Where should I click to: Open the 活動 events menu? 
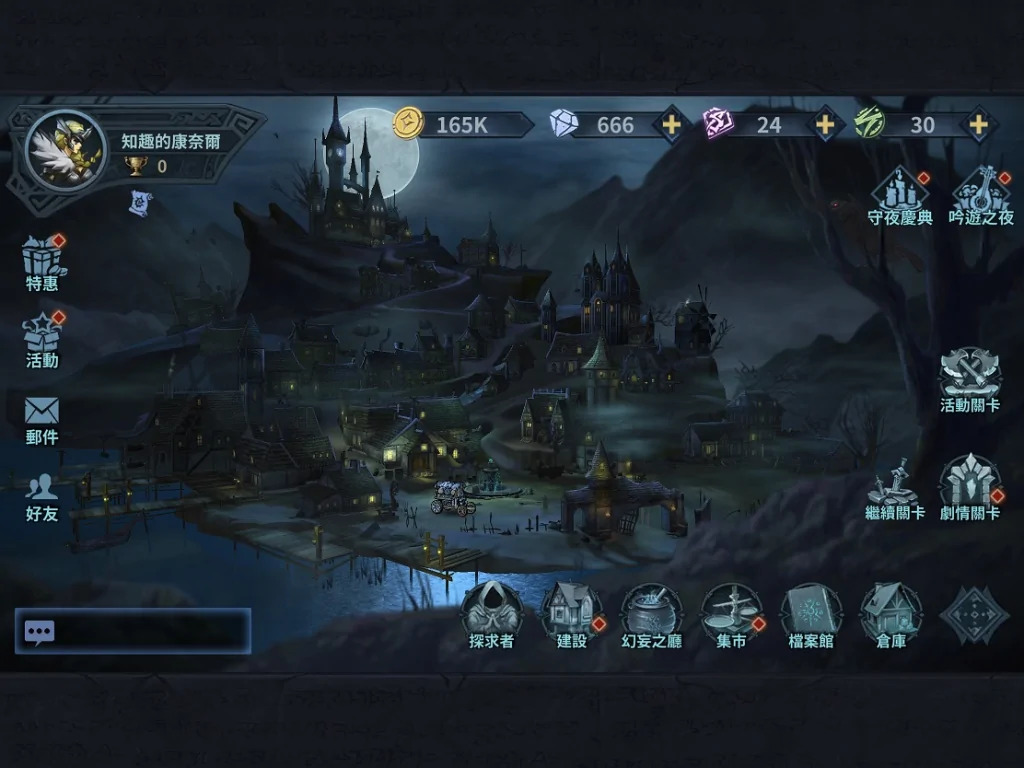click(42, 339)
